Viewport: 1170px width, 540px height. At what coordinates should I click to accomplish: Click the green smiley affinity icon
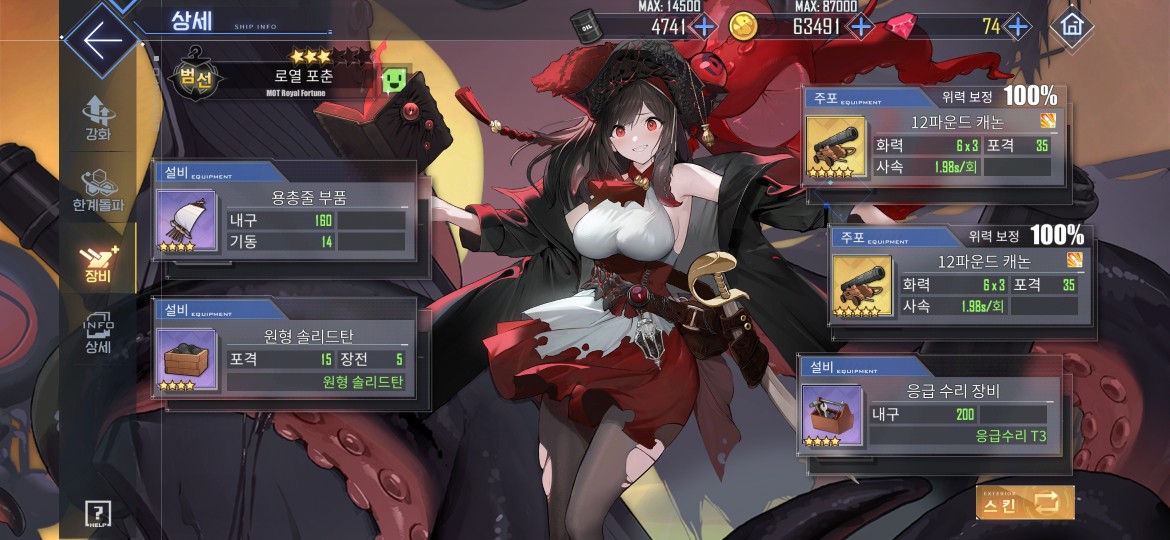pyautogui.click(x=394, y=80)
